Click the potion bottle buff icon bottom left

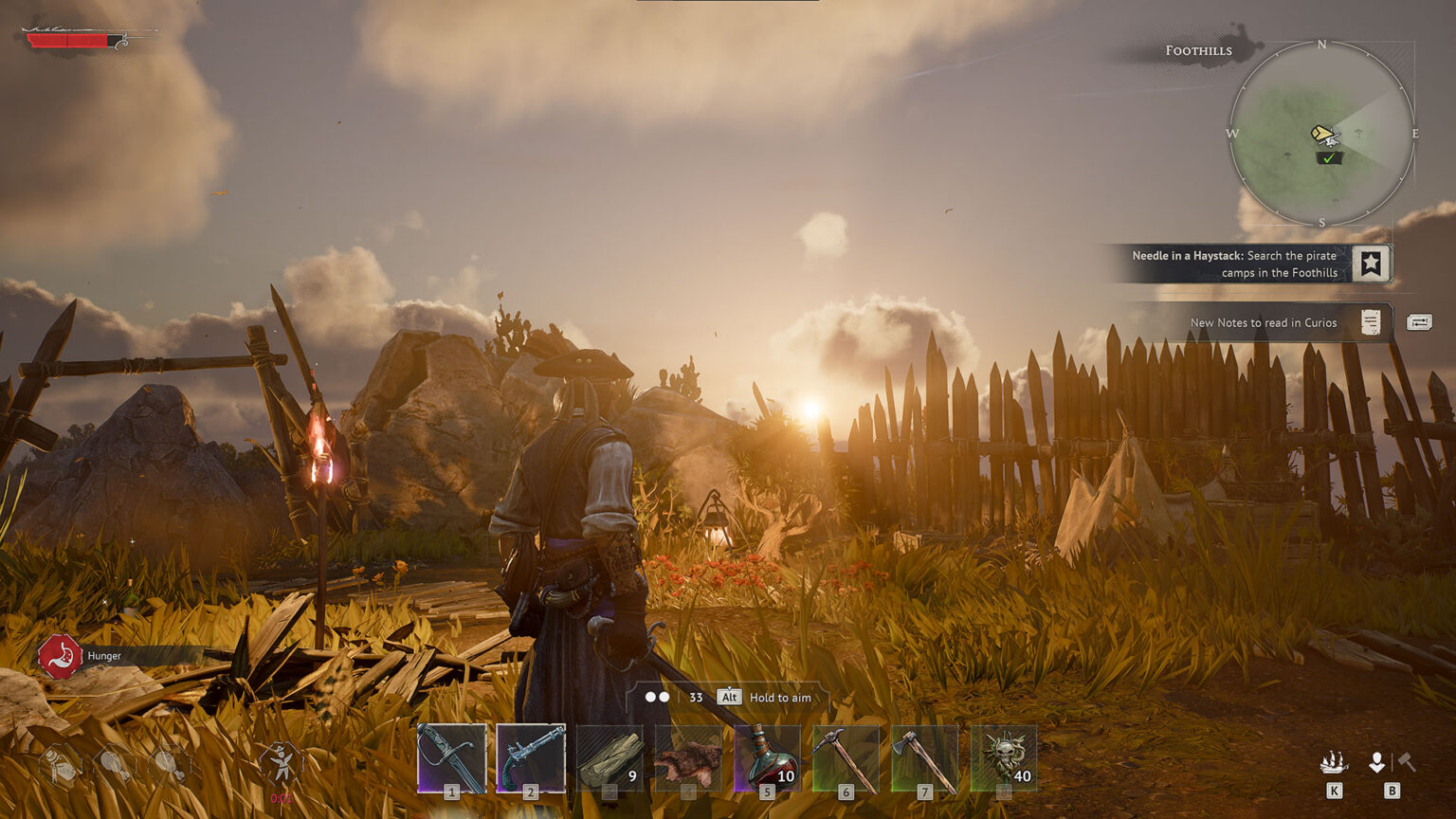(x=60, y=763)
